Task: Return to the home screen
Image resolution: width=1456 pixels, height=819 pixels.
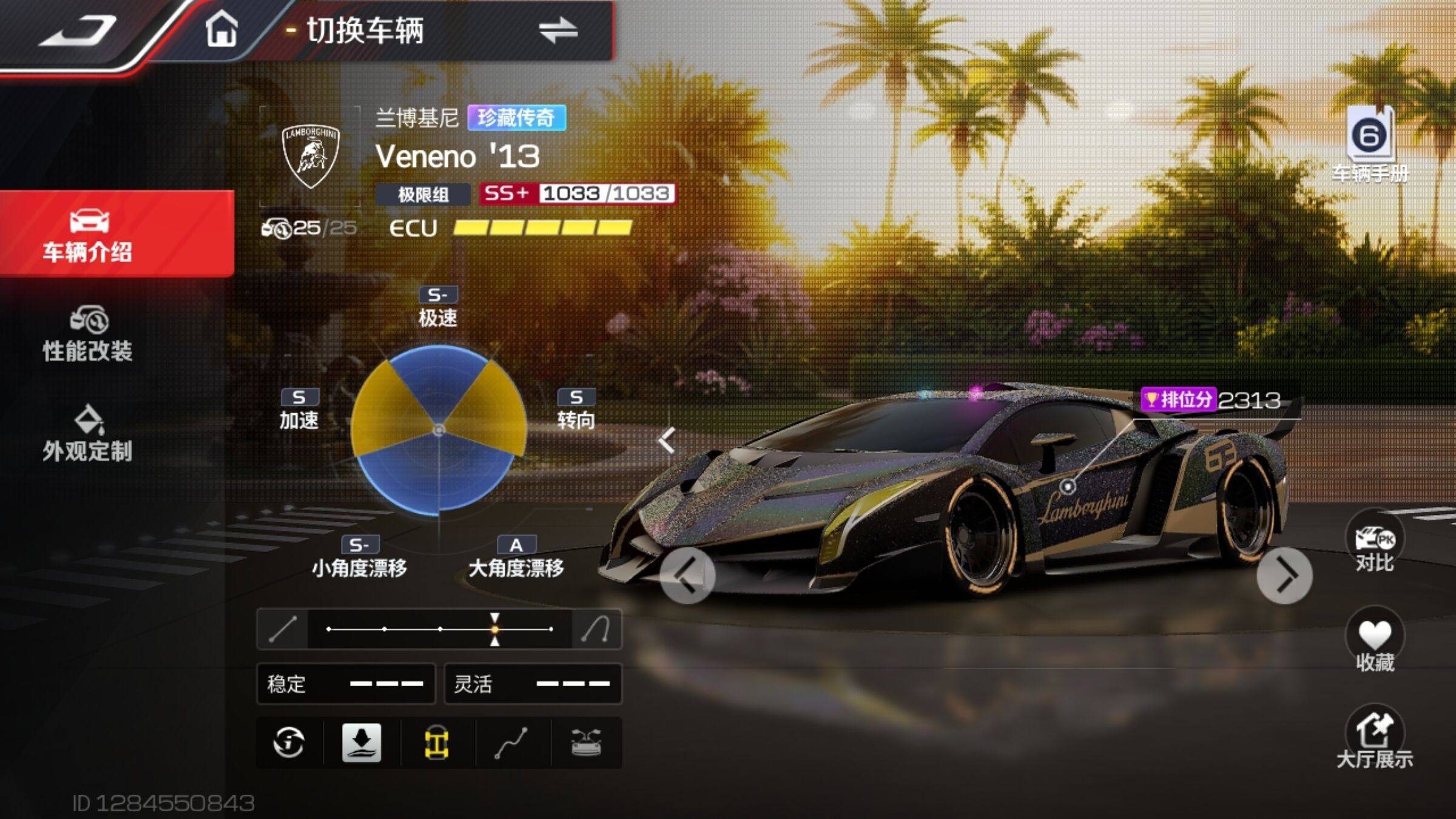Action: click(x=221, y=30)
